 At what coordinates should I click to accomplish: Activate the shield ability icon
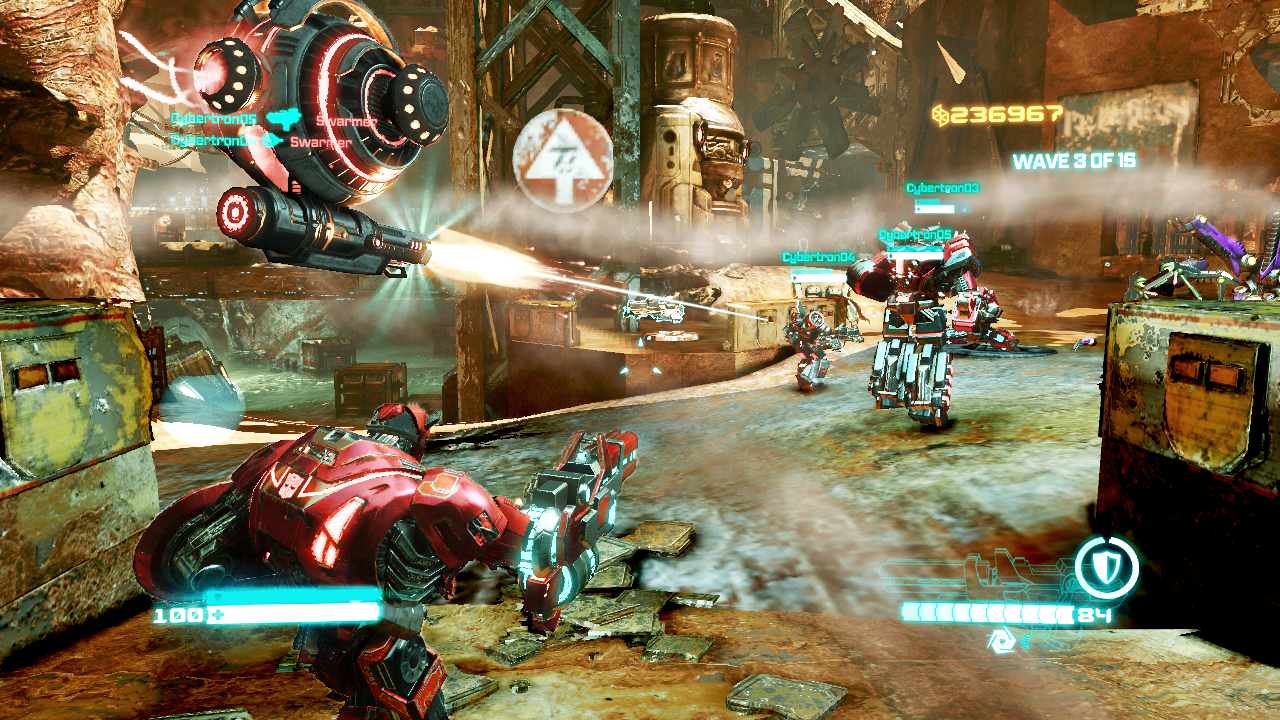click(x=1107, y=568)
